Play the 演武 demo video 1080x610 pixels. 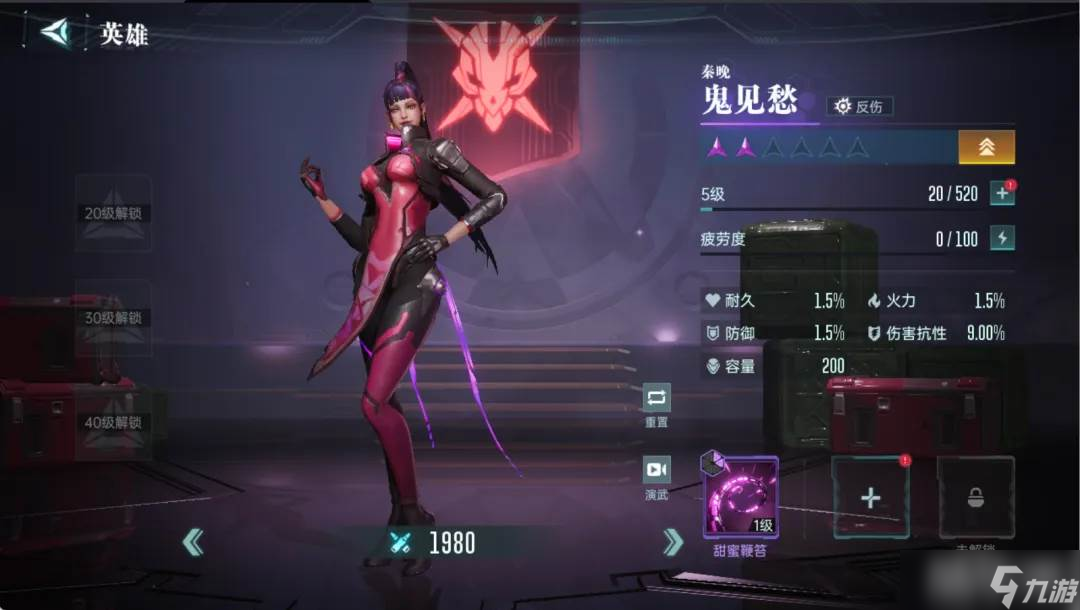[656, 476]
